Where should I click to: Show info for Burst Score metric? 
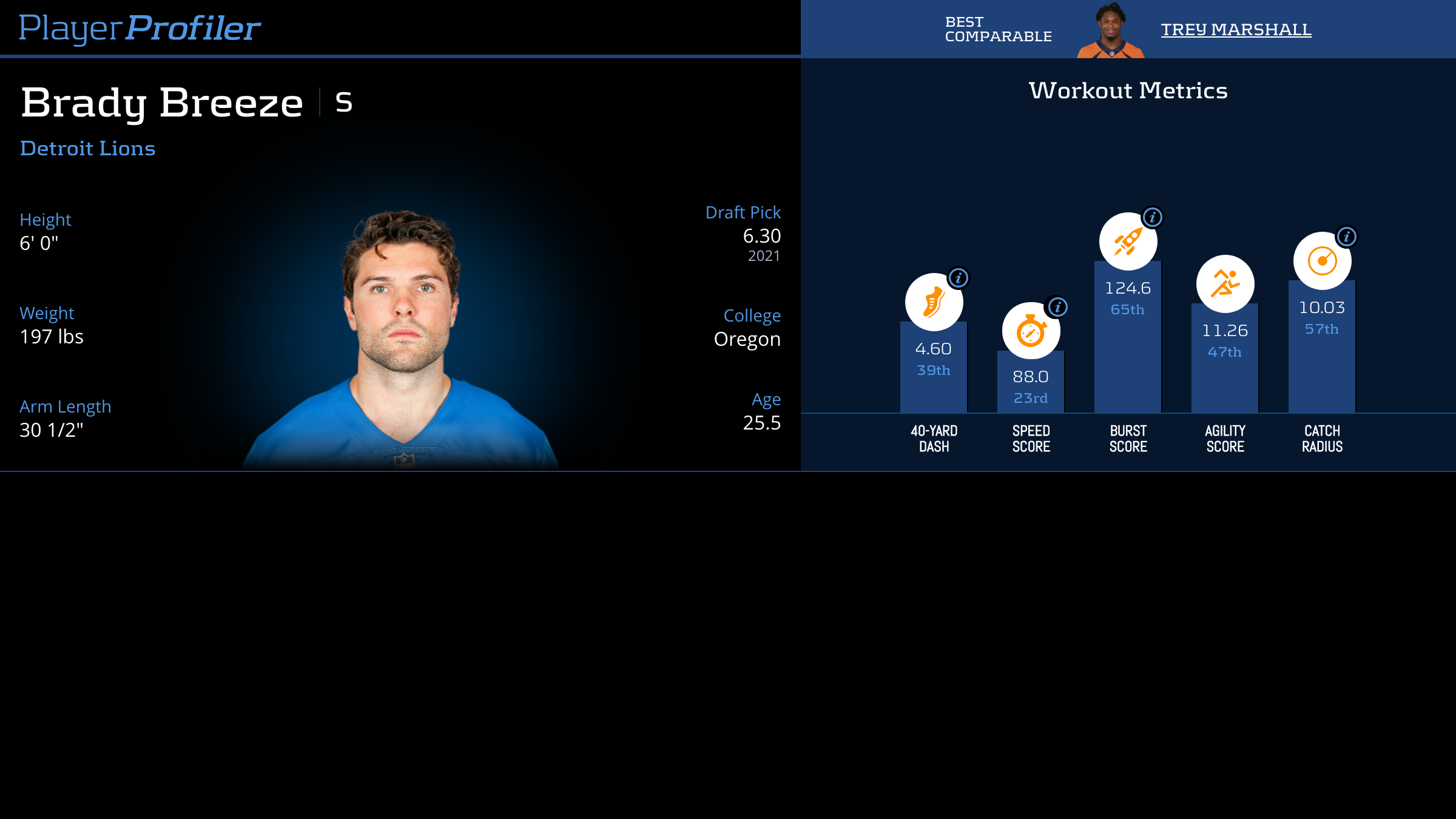(x=1153, y=217)
